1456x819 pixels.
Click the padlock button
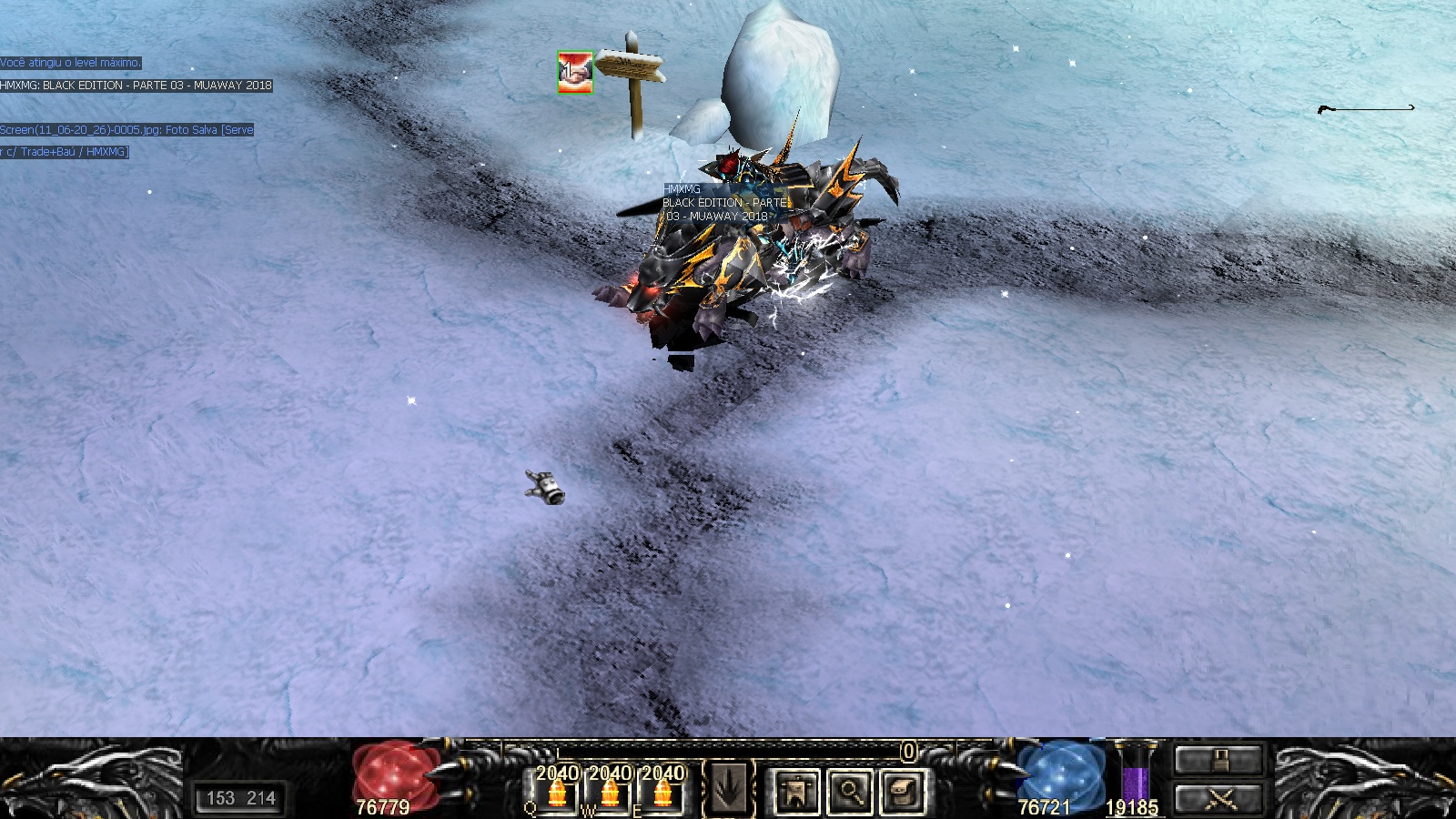click(x=1218, y=760)
